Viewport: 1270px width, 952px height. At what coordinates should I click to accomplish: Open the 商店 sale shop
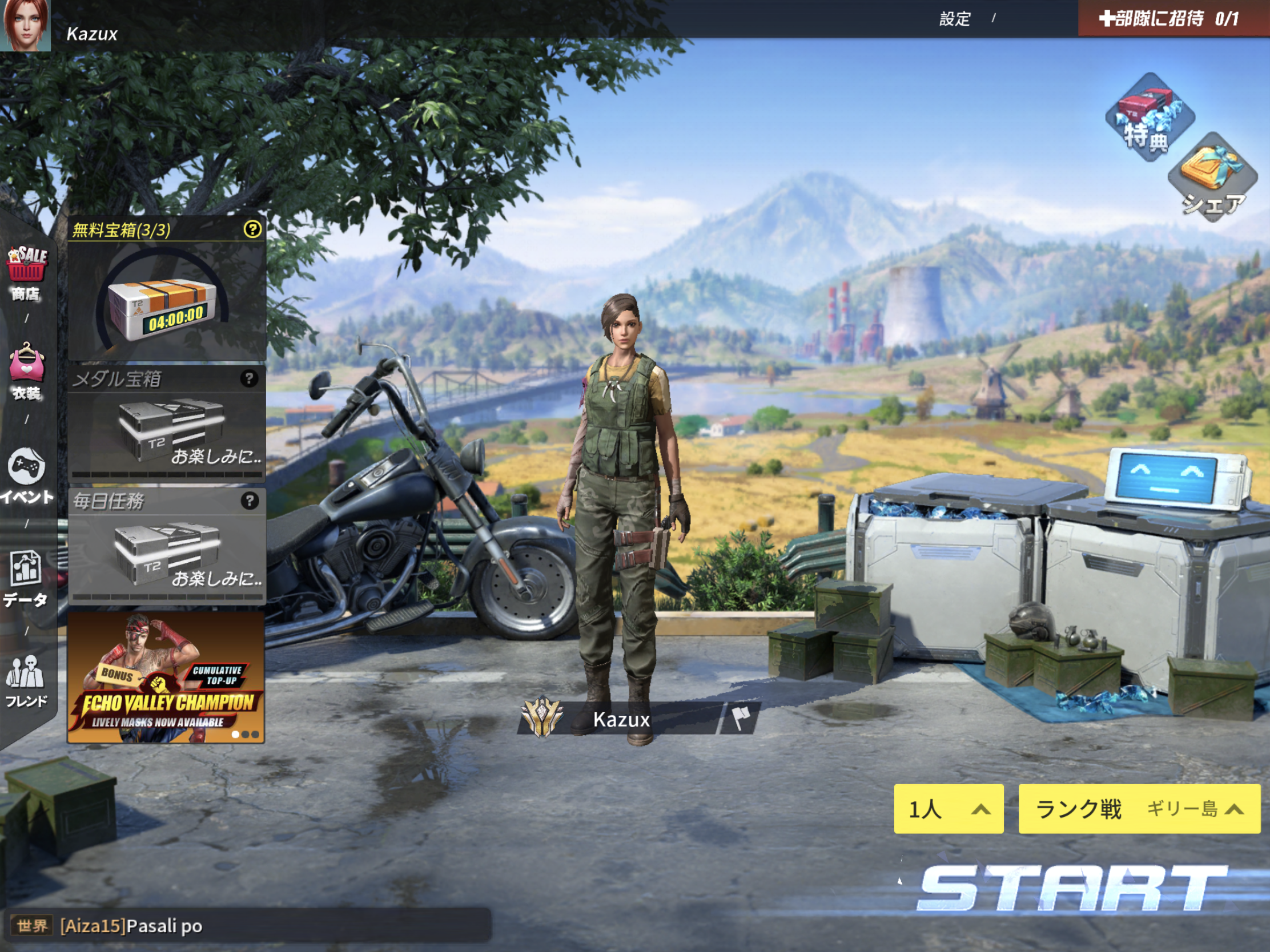[26, 273]
